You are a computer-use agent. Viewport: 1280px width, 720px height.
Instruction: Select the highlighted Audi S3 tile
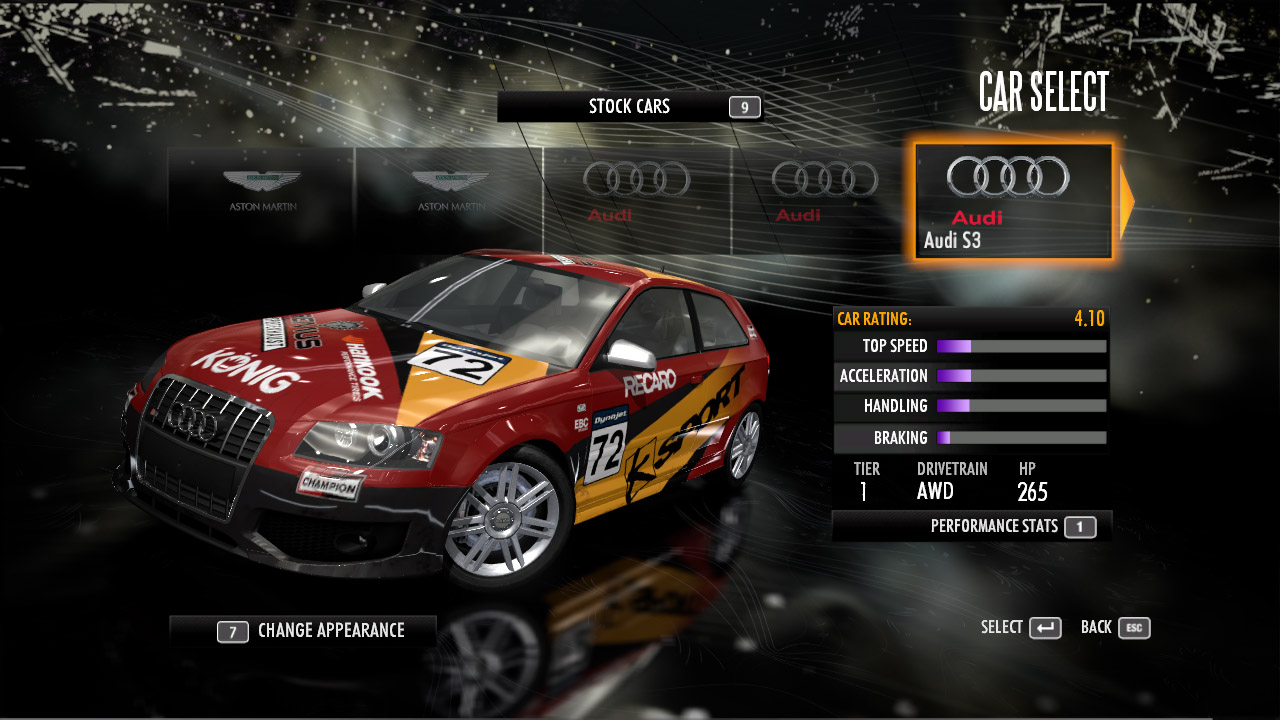(x=1012, y=201)
